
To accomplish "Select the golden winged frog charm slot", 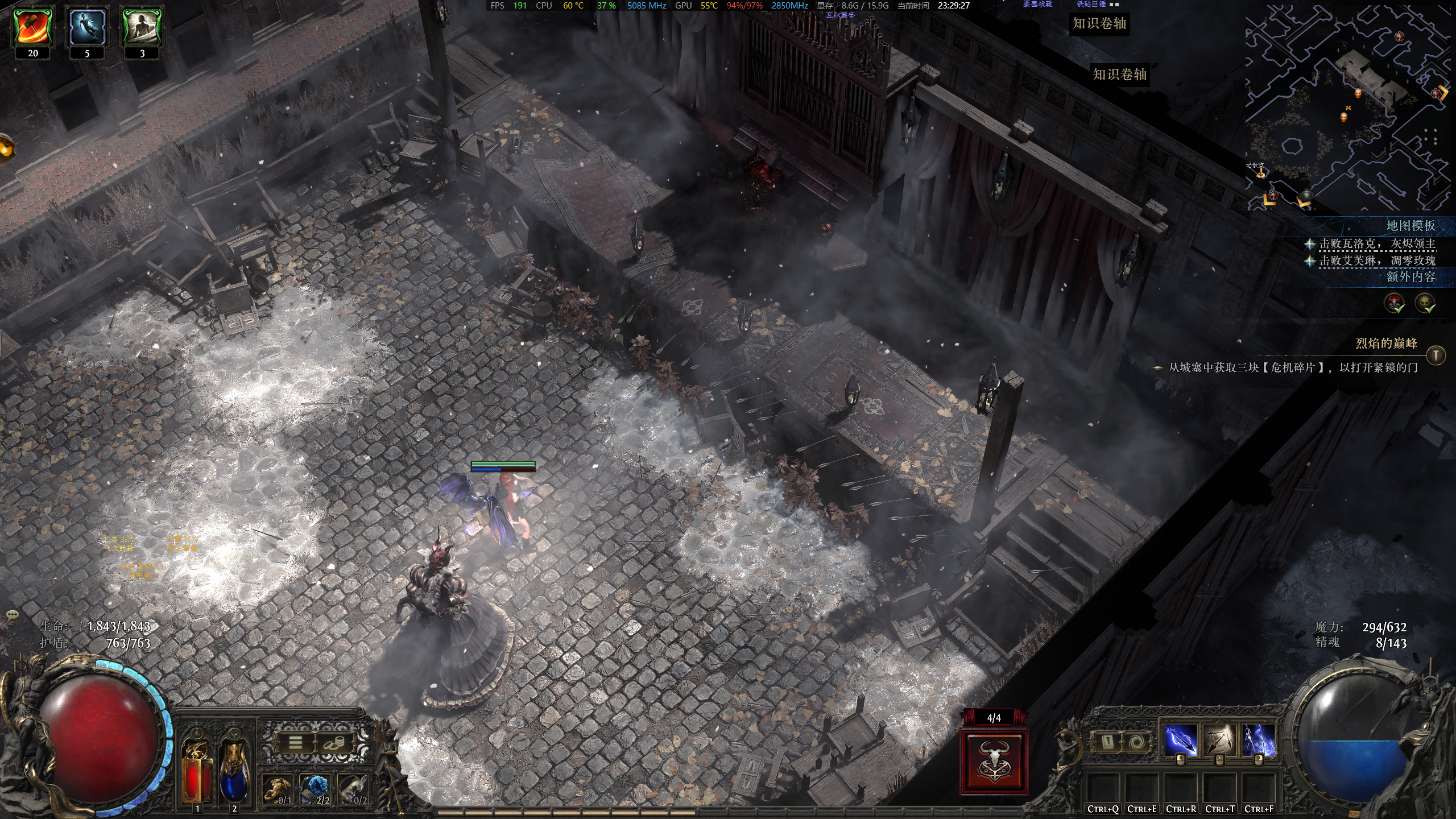I will [x=278, y=789].
